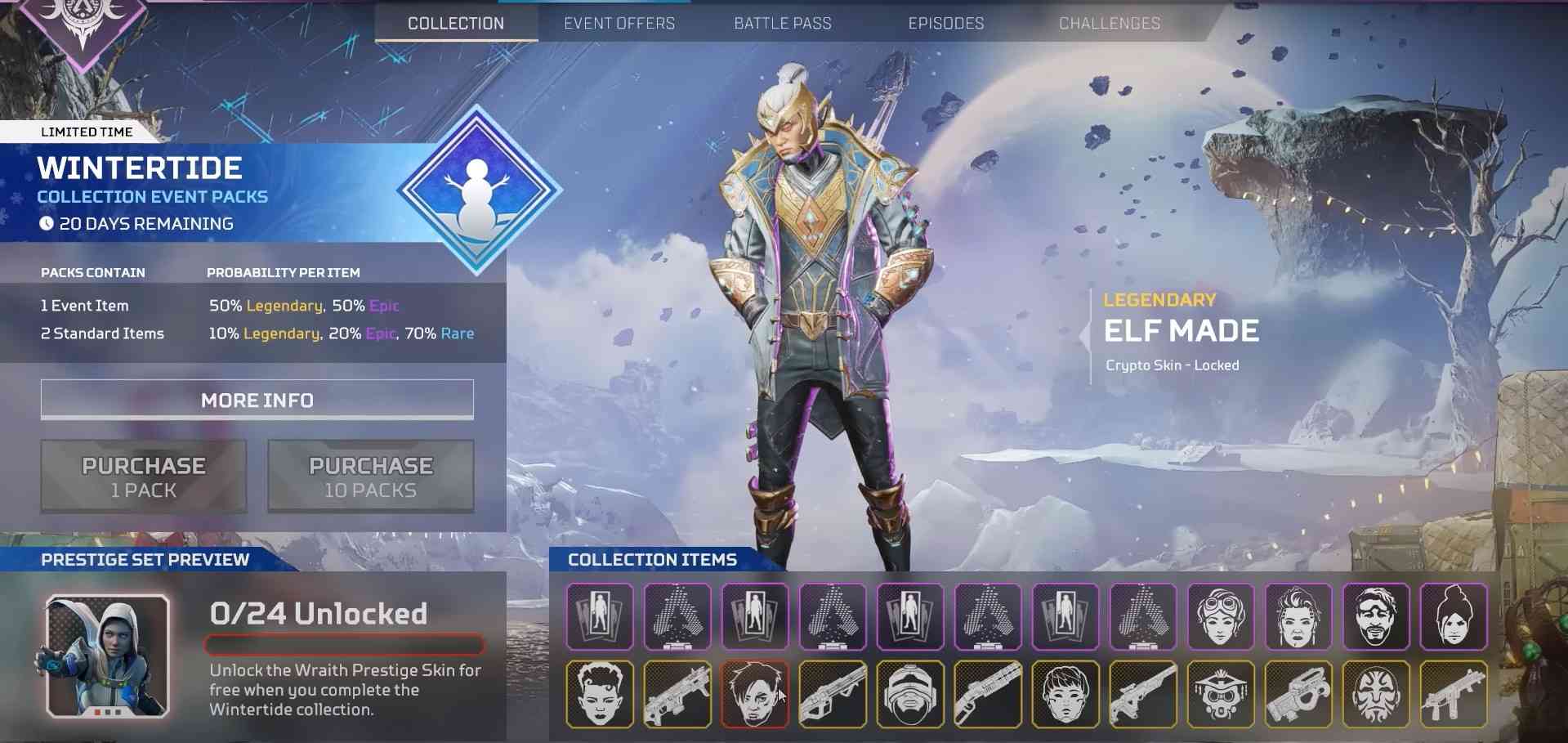Select the Challenges tab
1568x743 pixels.
[1109, 23]
